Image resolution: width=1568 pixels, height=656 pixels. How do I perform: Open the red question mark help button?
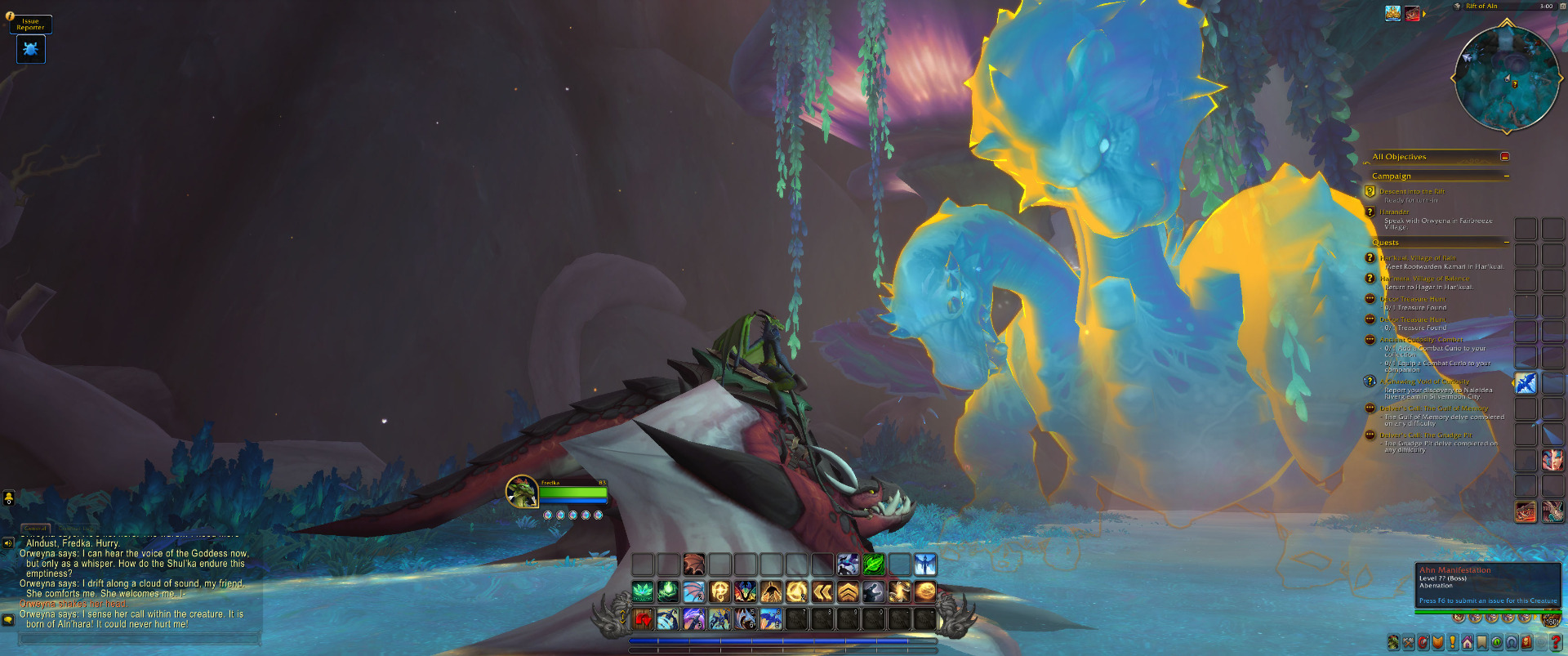[x=1556, y=643]
